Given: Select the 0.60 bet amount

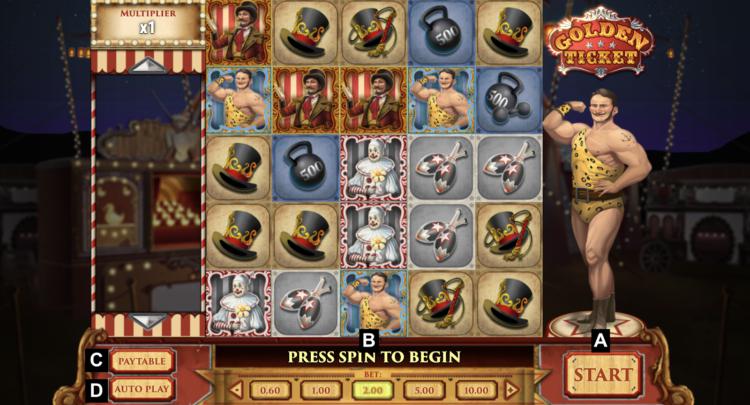Looking at the screenshot, I should (269, 390).
